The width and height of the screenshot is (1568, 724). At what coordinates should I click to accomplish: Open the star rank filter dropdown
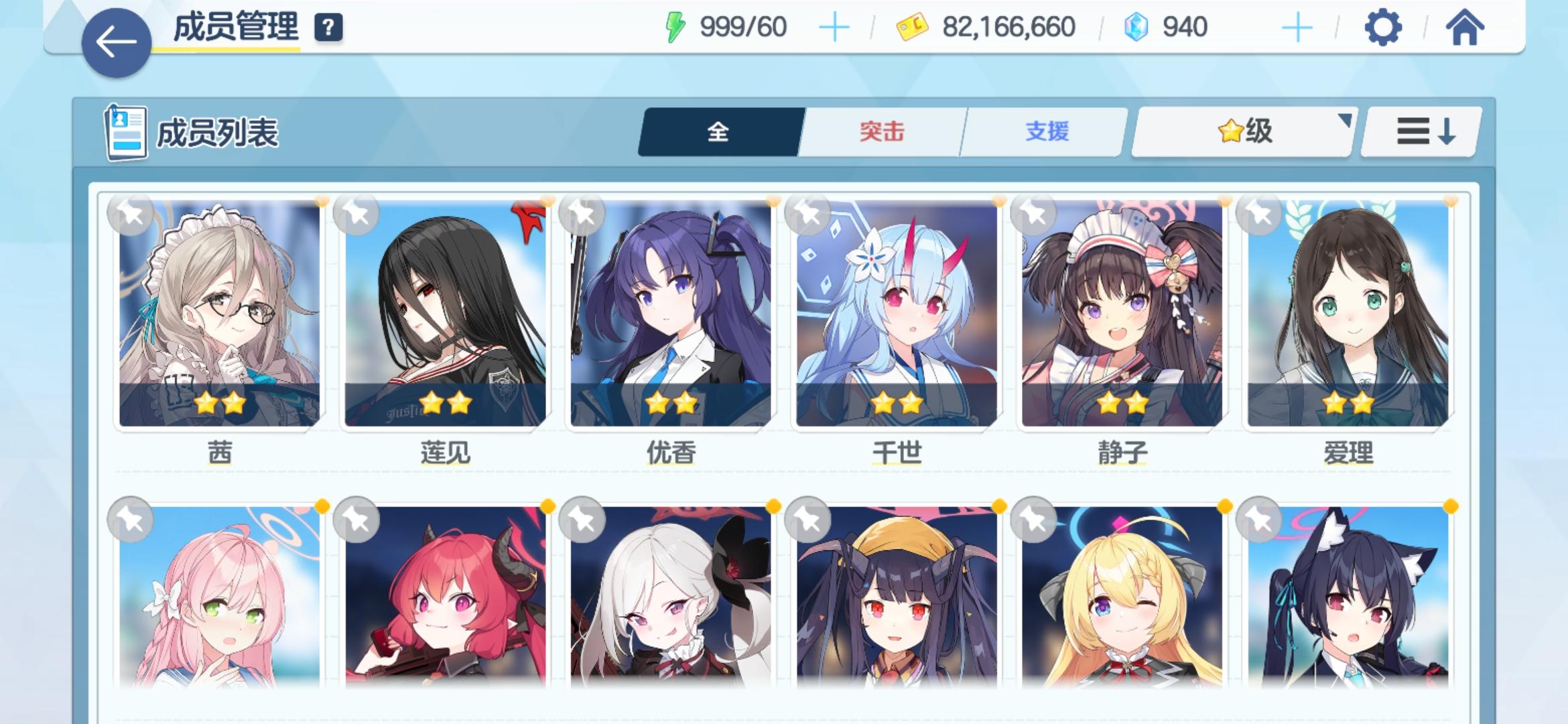point(1243,131)
